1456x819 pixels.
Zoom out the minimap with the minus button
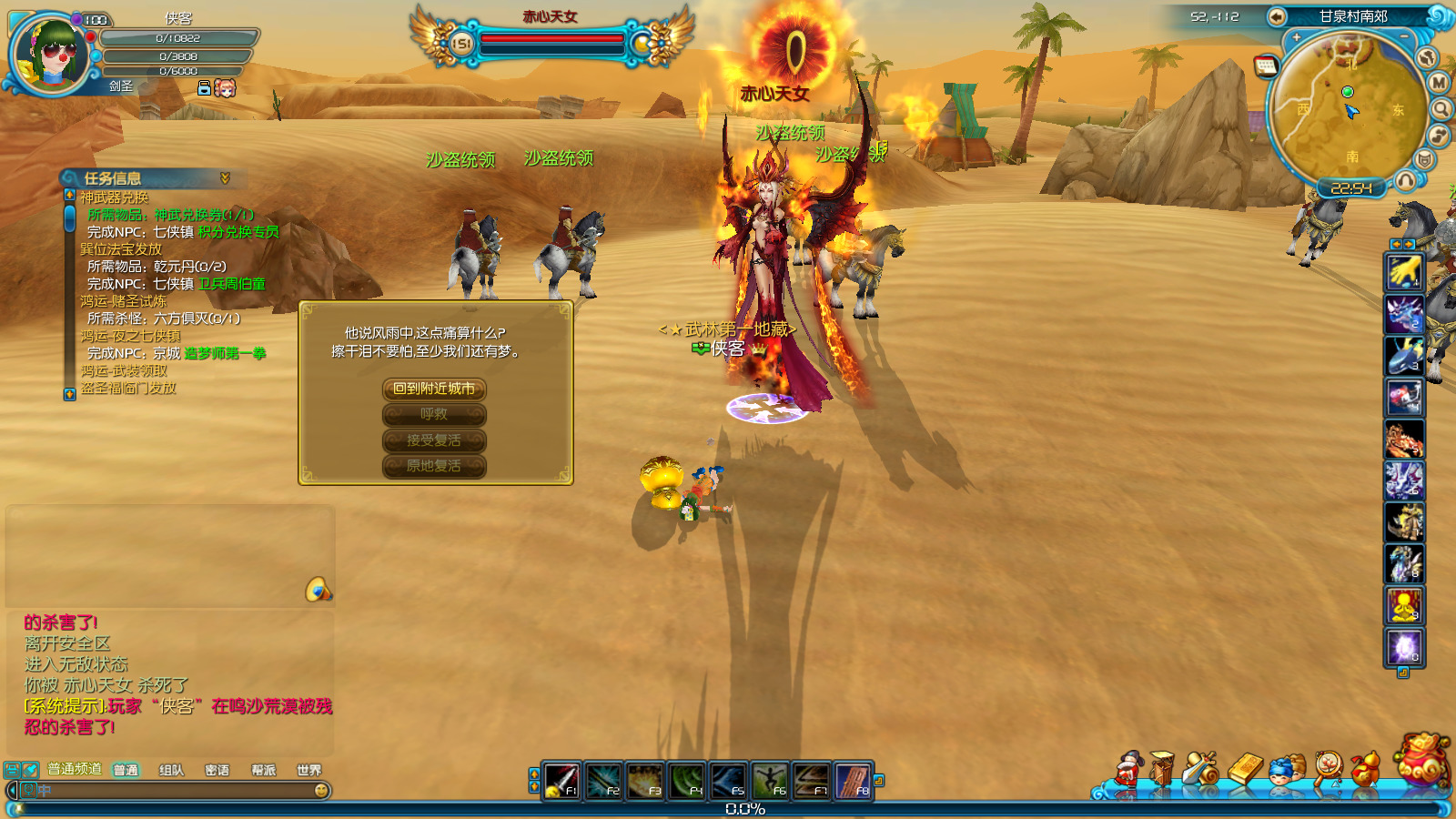(1404, 37)
